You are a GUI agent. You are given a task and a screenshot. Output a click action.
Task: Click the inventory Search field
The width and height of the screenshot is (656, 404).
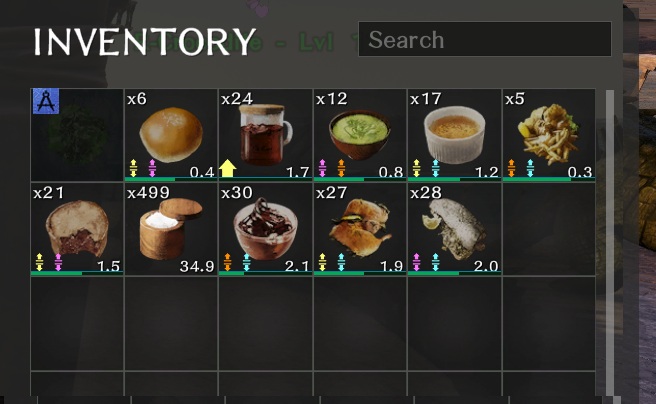click(x=484, y=40)
